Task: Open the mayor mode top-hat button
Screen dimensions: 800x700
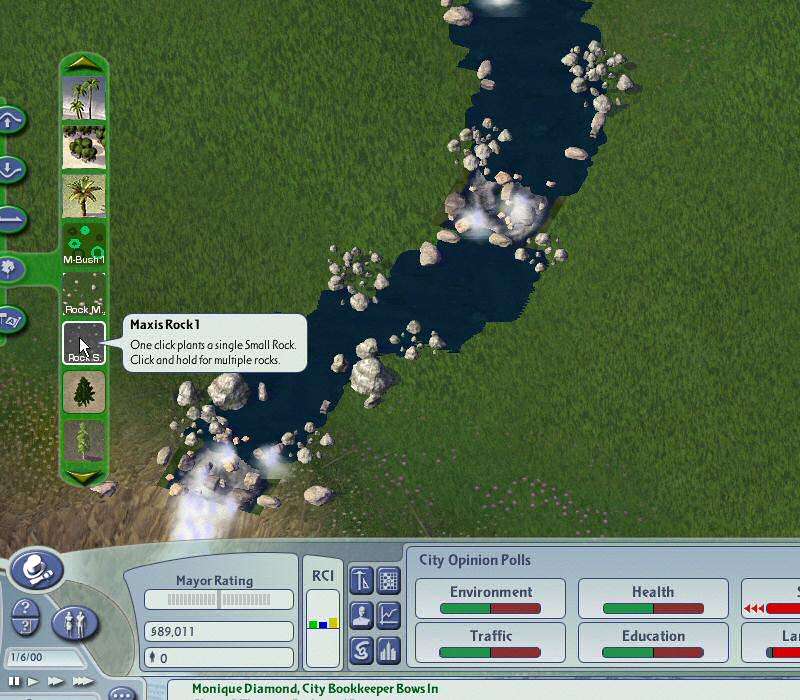Action: (x=37, y=570)
